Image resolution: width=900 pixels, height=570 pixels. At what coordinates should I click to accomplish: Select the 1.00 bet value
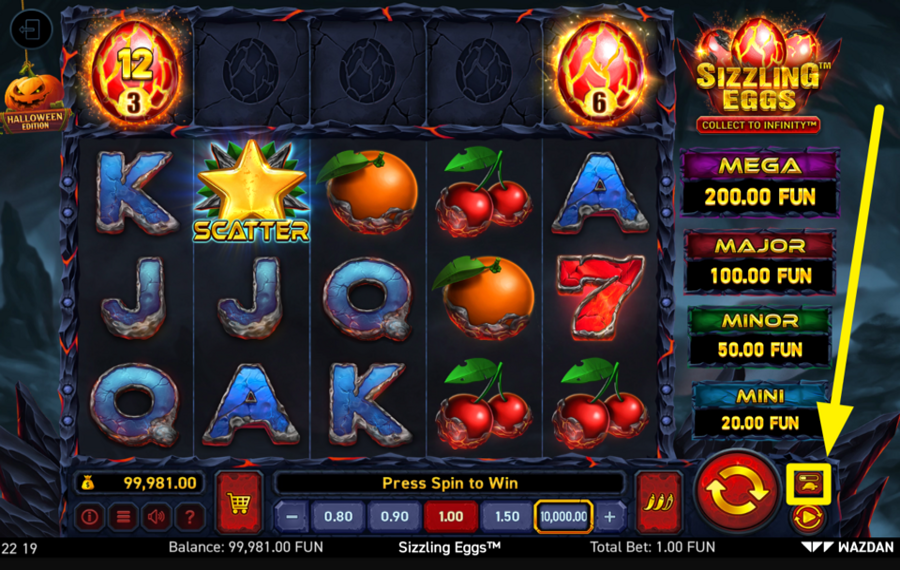(450, 516)
